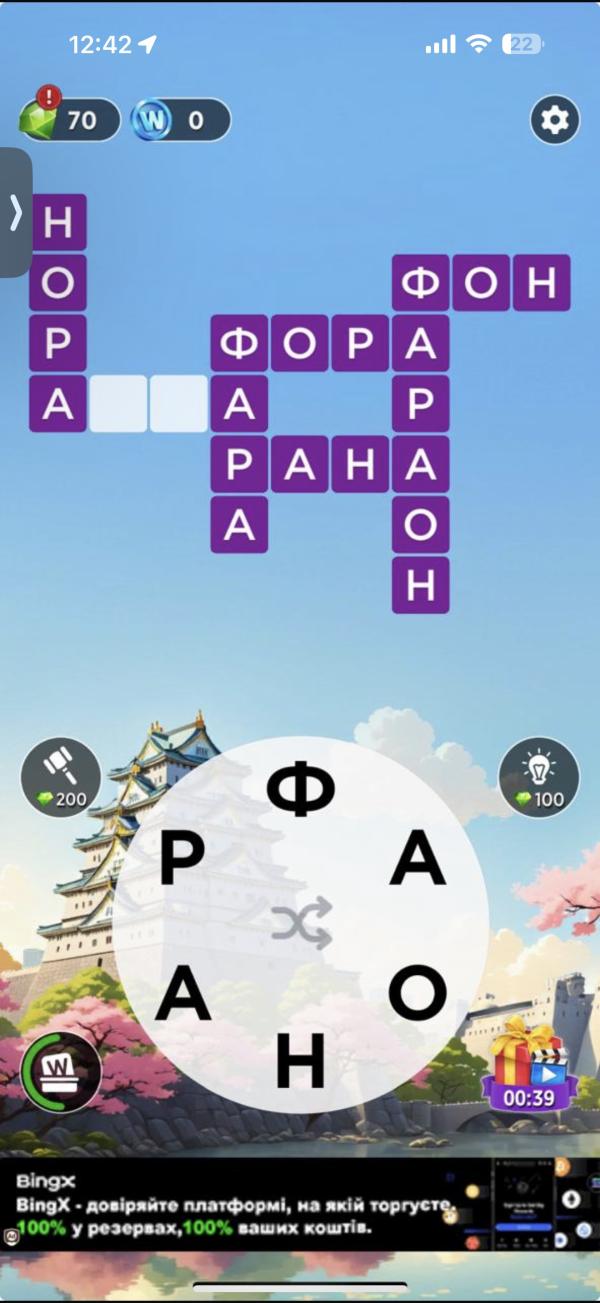This screenshot has height=1303, width=600.
Task: Select the letter О in the wheel
Action: tap(417, 994)
